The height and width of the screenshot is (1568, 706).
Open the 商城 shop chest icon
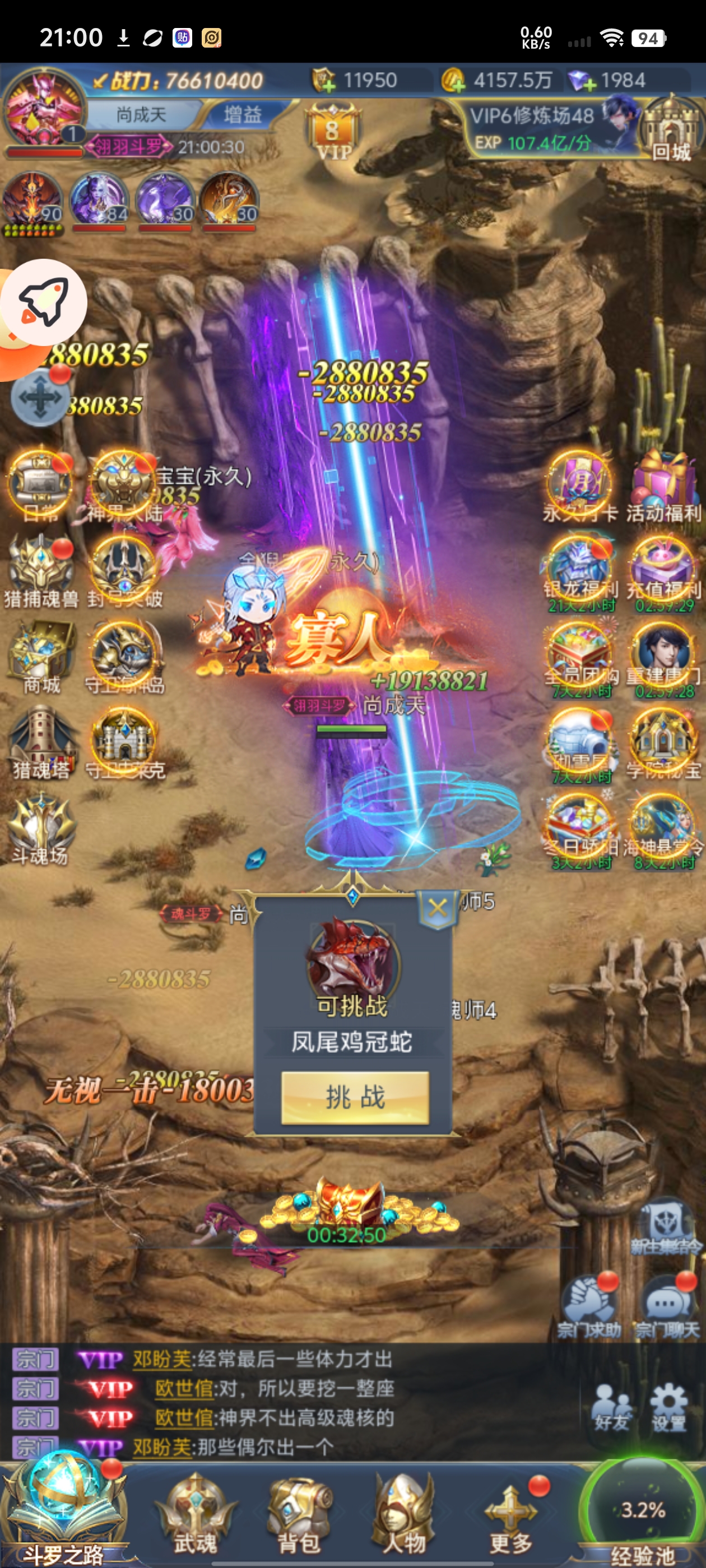click(41, 656)
